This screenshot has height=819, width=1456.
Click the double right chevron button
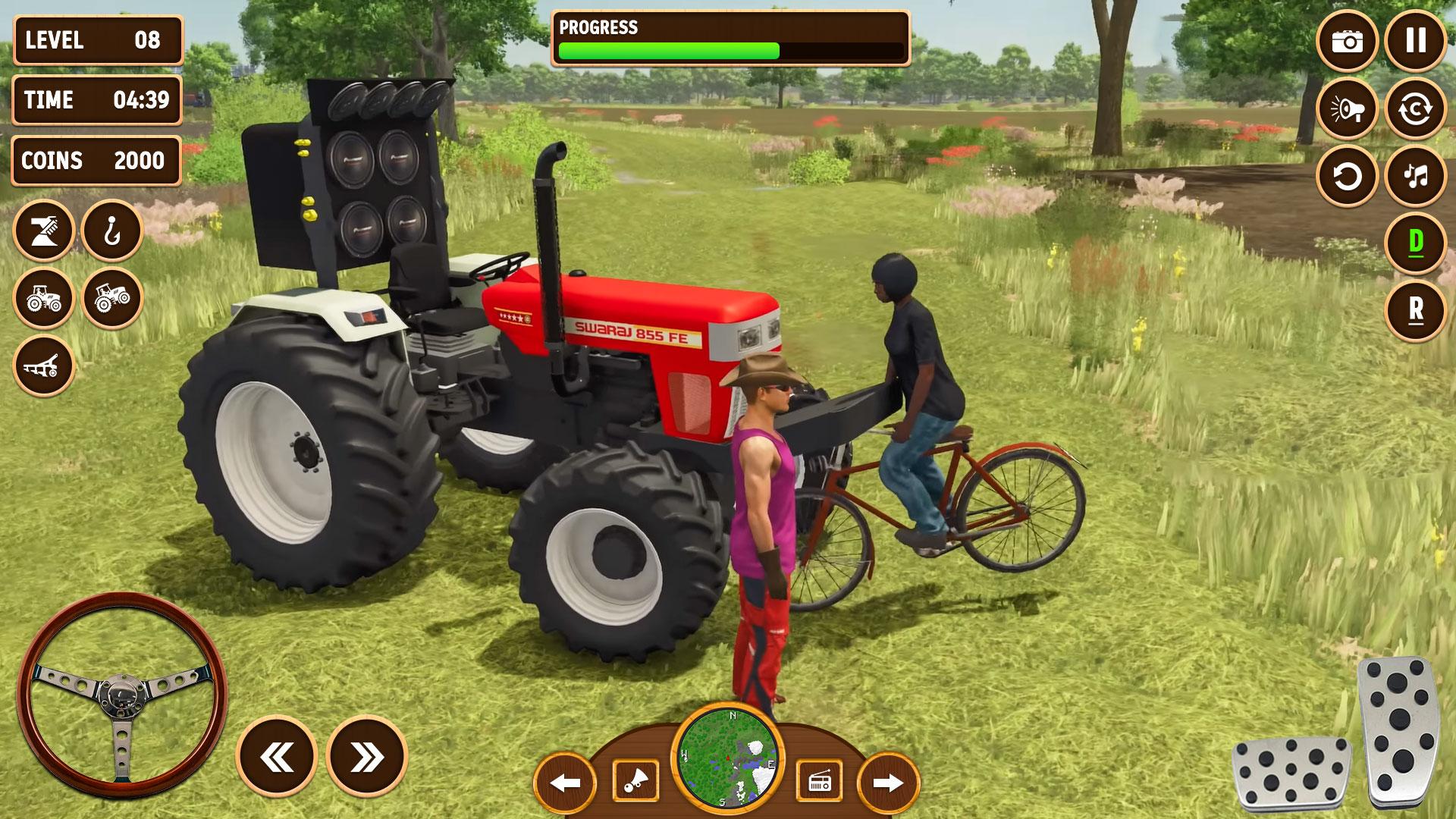(x=367, y=756)
